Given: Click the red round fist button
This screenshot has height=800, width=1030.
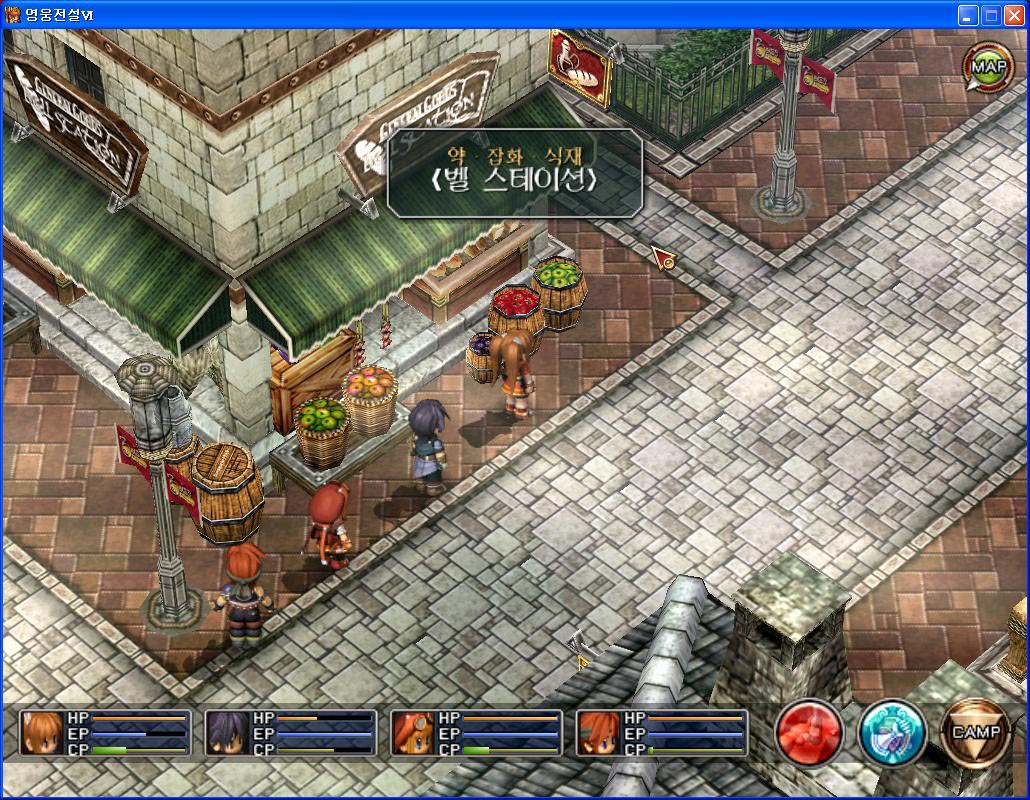Looking at the screenshot, I should point(809,732).
